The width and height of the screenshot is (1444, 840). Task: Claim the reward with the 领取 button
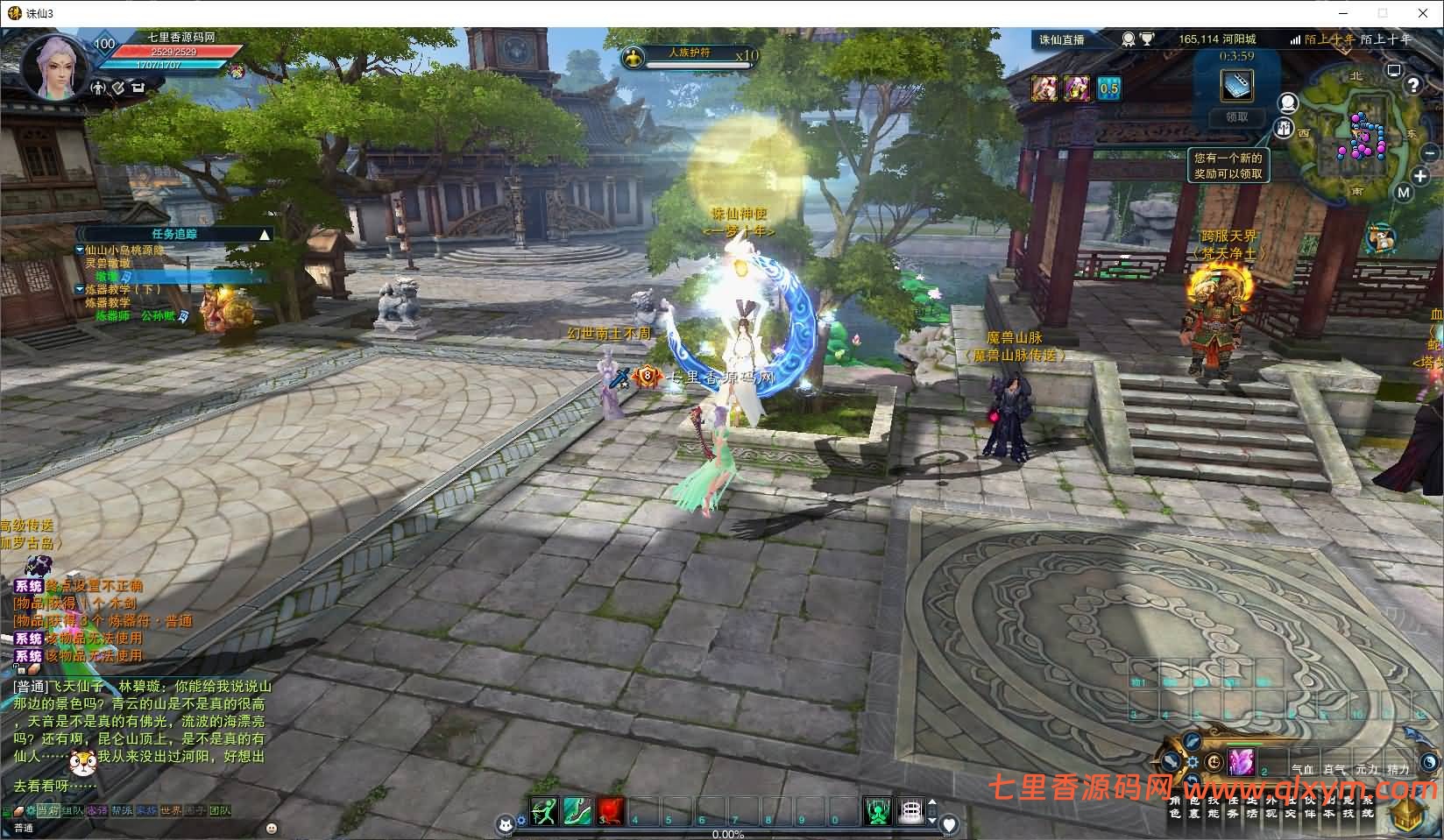coord(1236,116)
